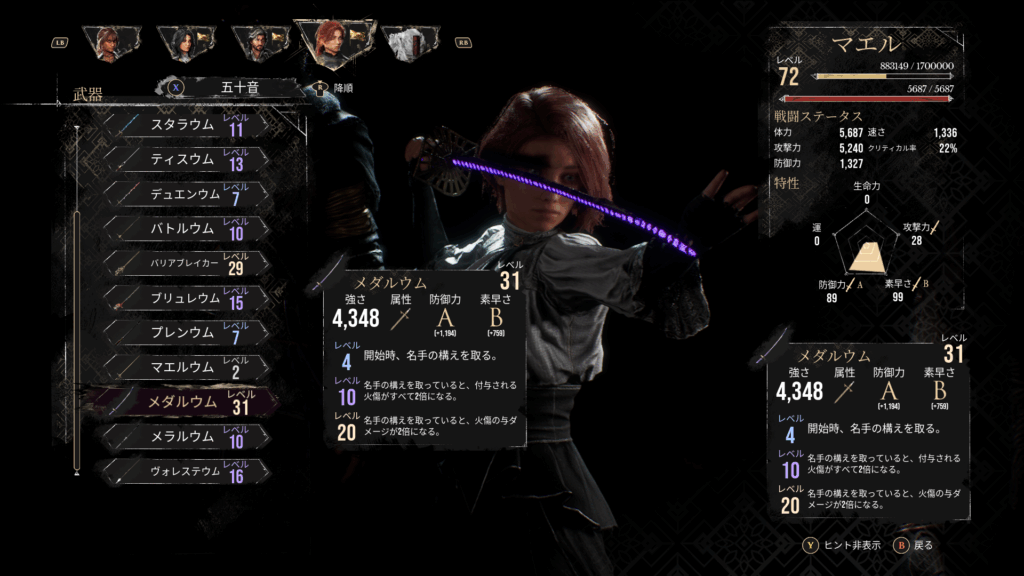1024x576 pixels.
Task: Select the スタラウム weapon
Action: coord(185,125)
